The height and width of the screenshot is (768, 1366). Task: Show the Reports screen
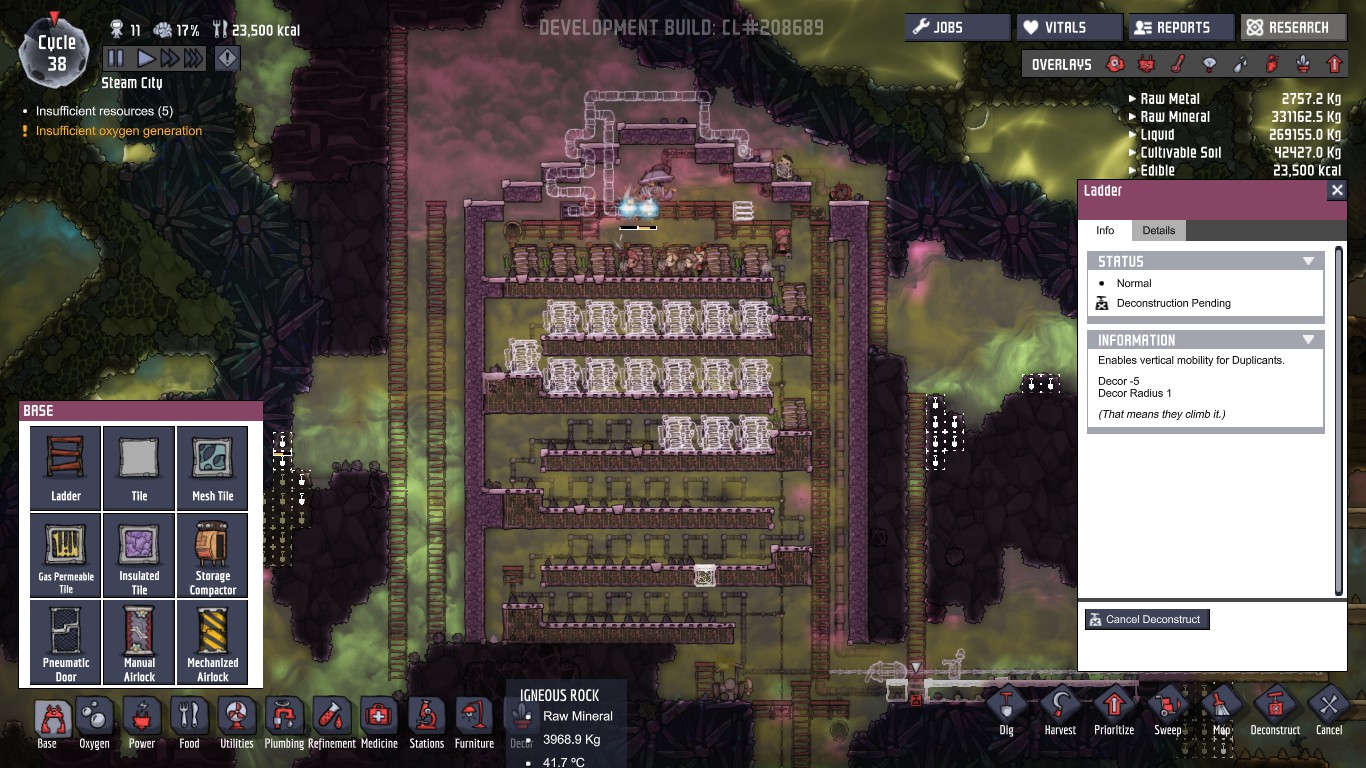tap(1181, 28)
